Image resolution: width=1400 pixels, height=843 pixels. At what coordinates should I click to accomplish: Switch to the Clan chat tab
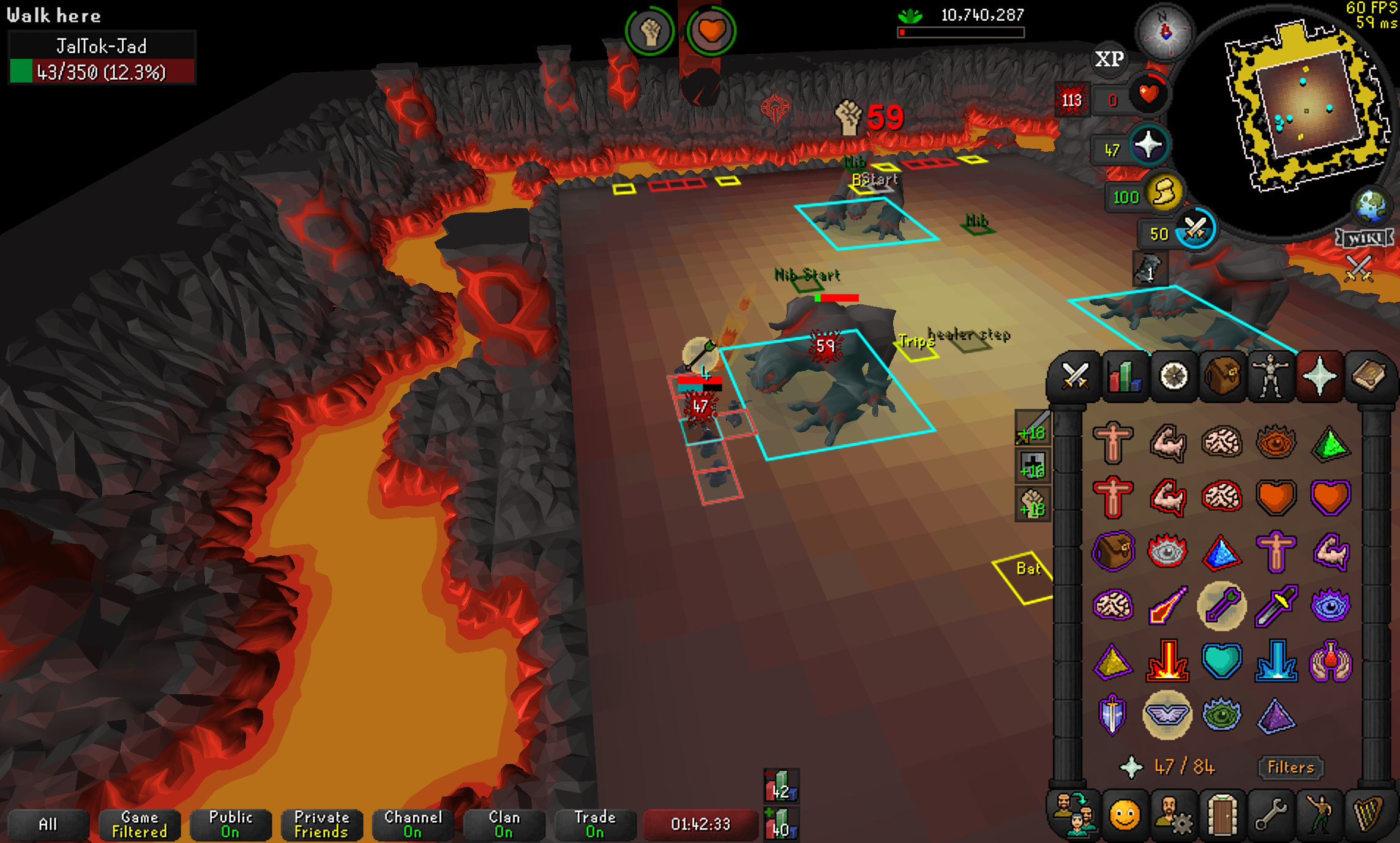click(503, 824)
